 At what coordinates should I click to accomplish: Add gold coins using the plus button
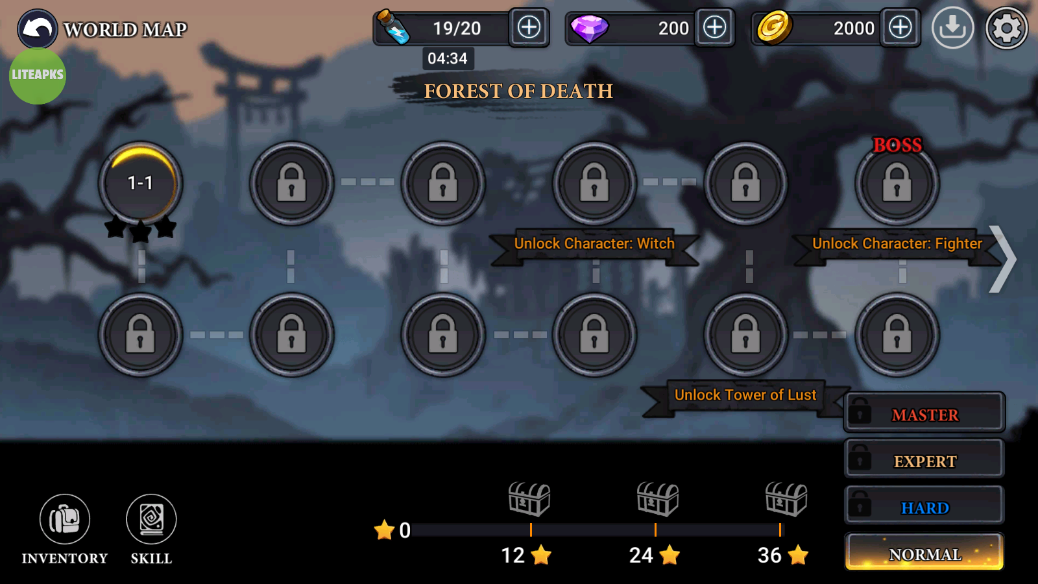900,28
